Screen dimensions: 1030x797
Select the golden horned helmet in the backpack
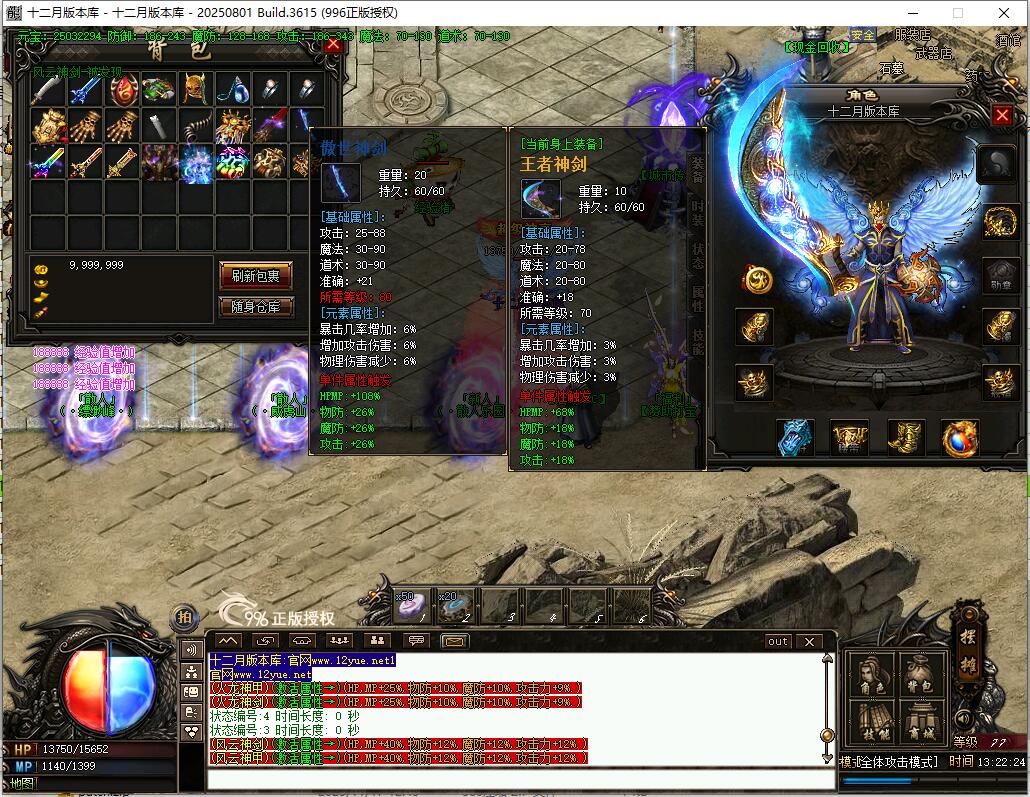(x=196, y=90)
